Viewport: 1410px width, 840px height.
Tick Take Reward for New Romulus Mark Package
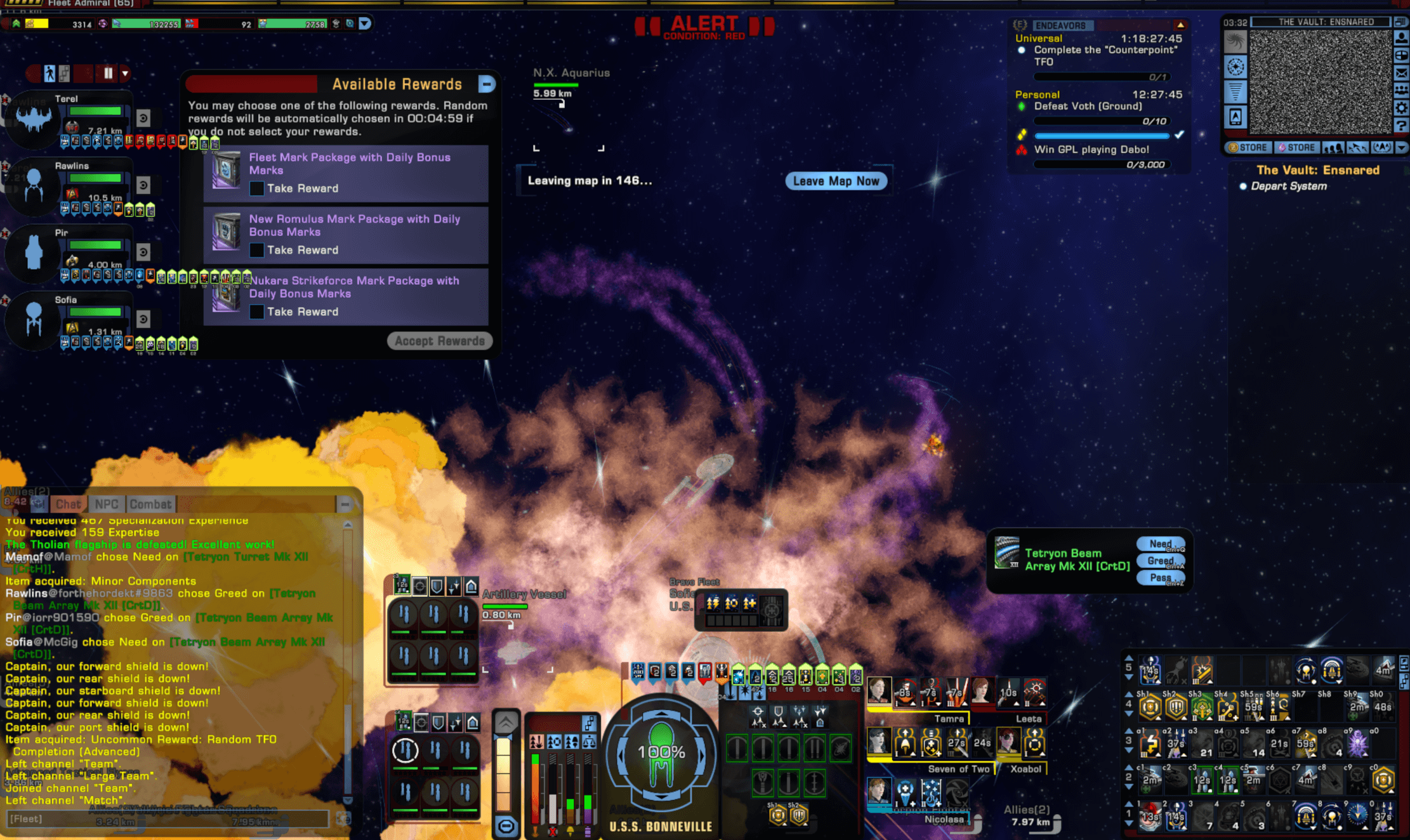(x=257, y=250)
